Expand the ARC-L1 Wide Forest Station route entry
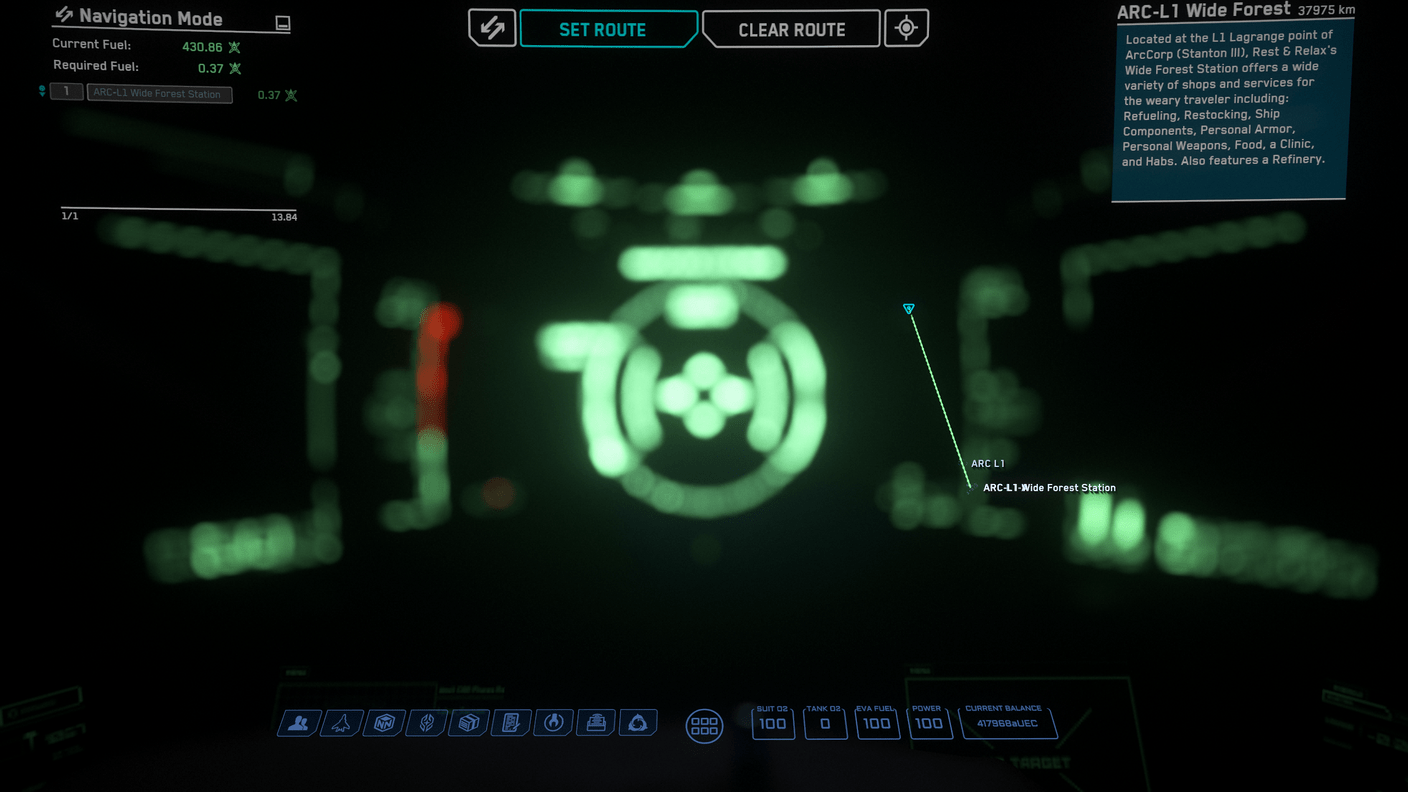The image size is (1408, 792). pyautogui.click(x=159, y=93)
